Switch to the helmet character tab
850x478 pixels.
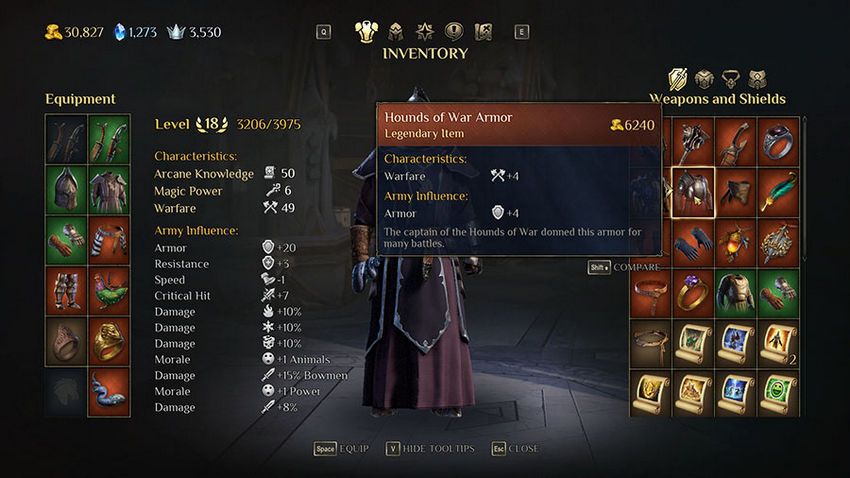[396, 31]
